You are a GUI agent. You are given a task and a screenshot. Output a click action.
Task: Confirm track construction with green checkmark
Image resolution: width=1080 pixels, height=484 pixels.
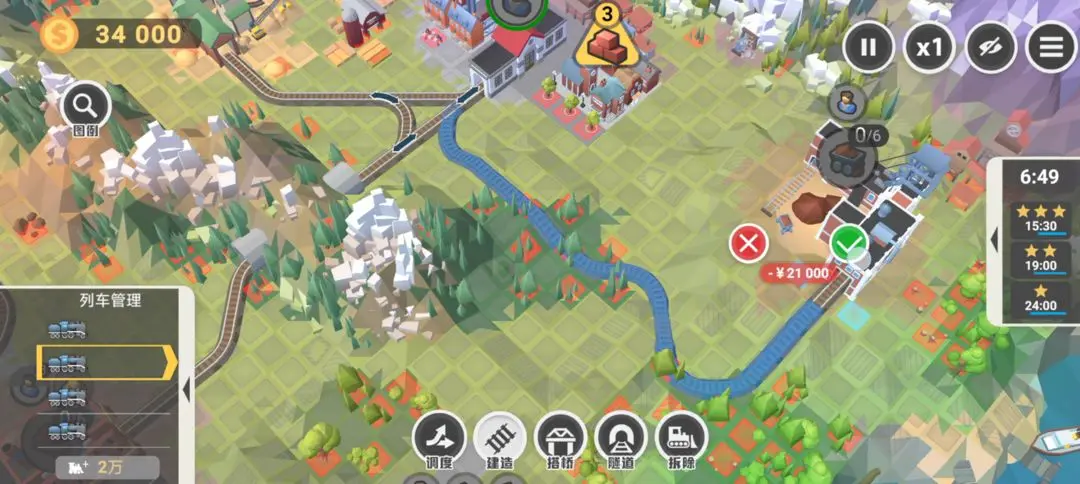coord(849,242)
